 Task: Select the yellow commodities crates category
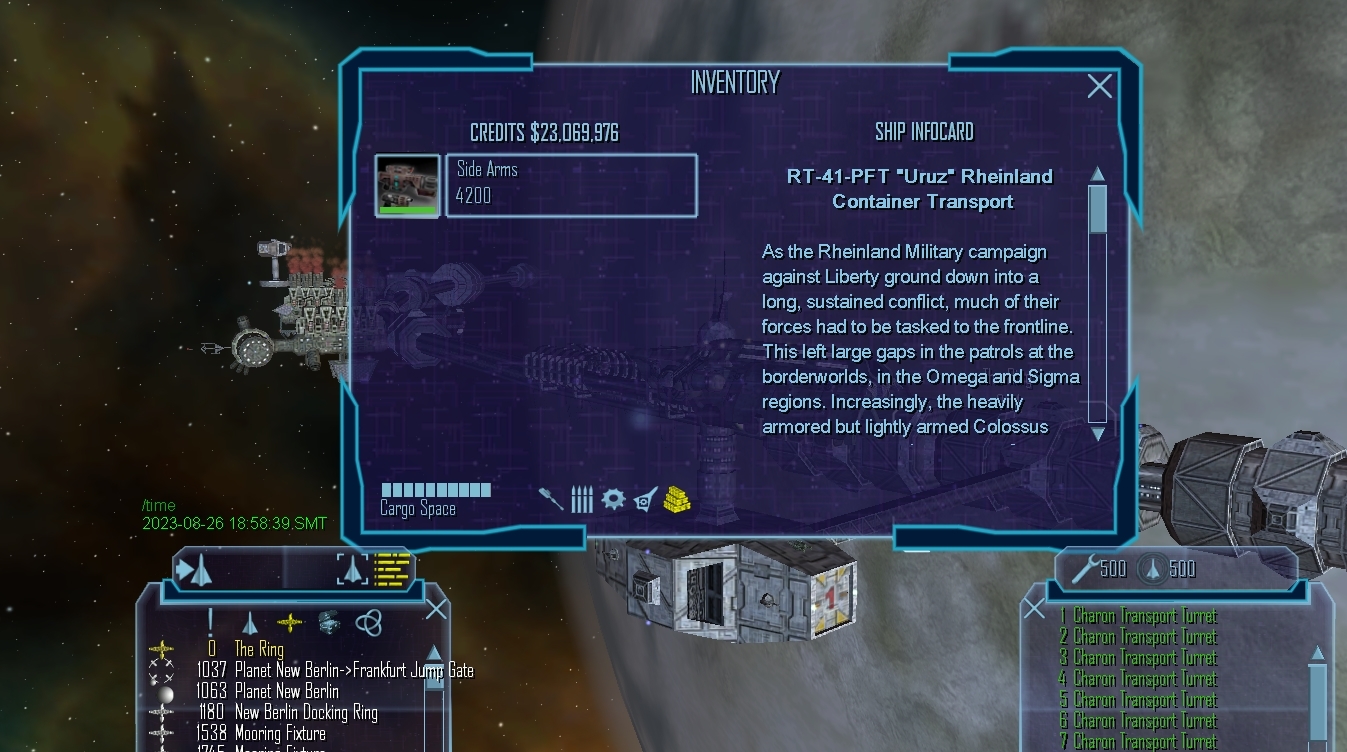tap(677, 499)
